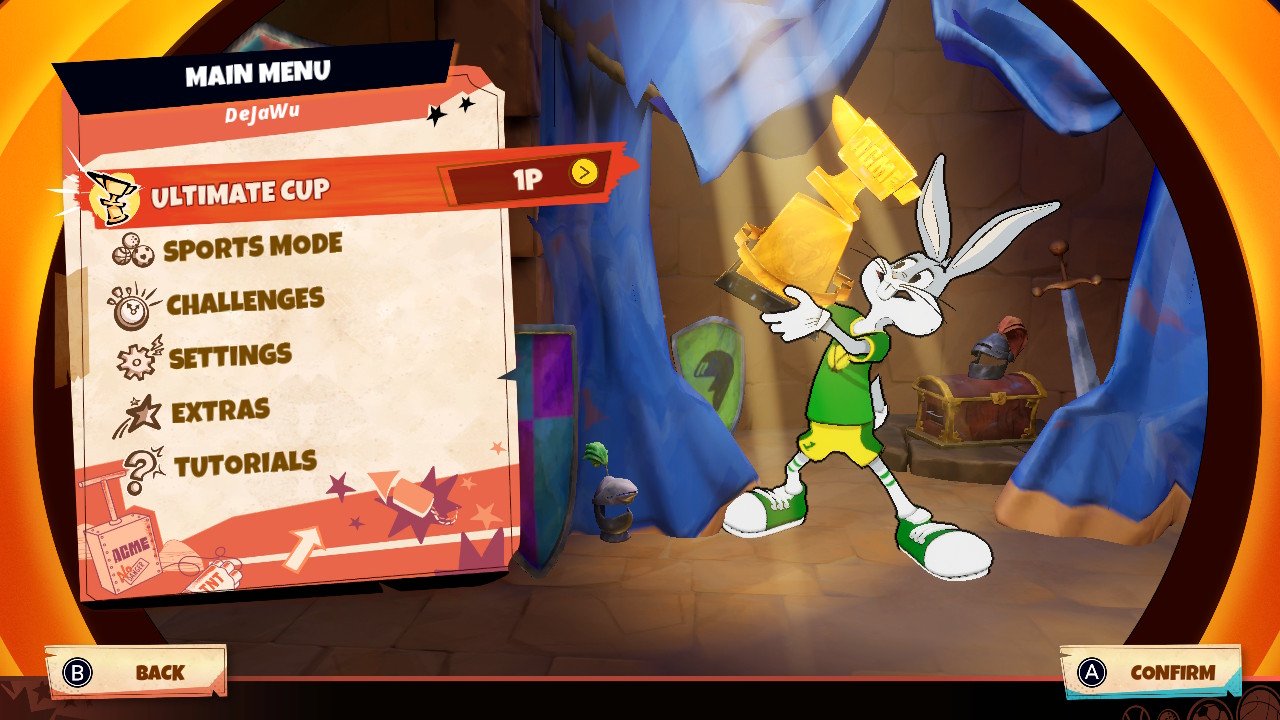Select the Ultimate Cup menu entry

[240, 193]
